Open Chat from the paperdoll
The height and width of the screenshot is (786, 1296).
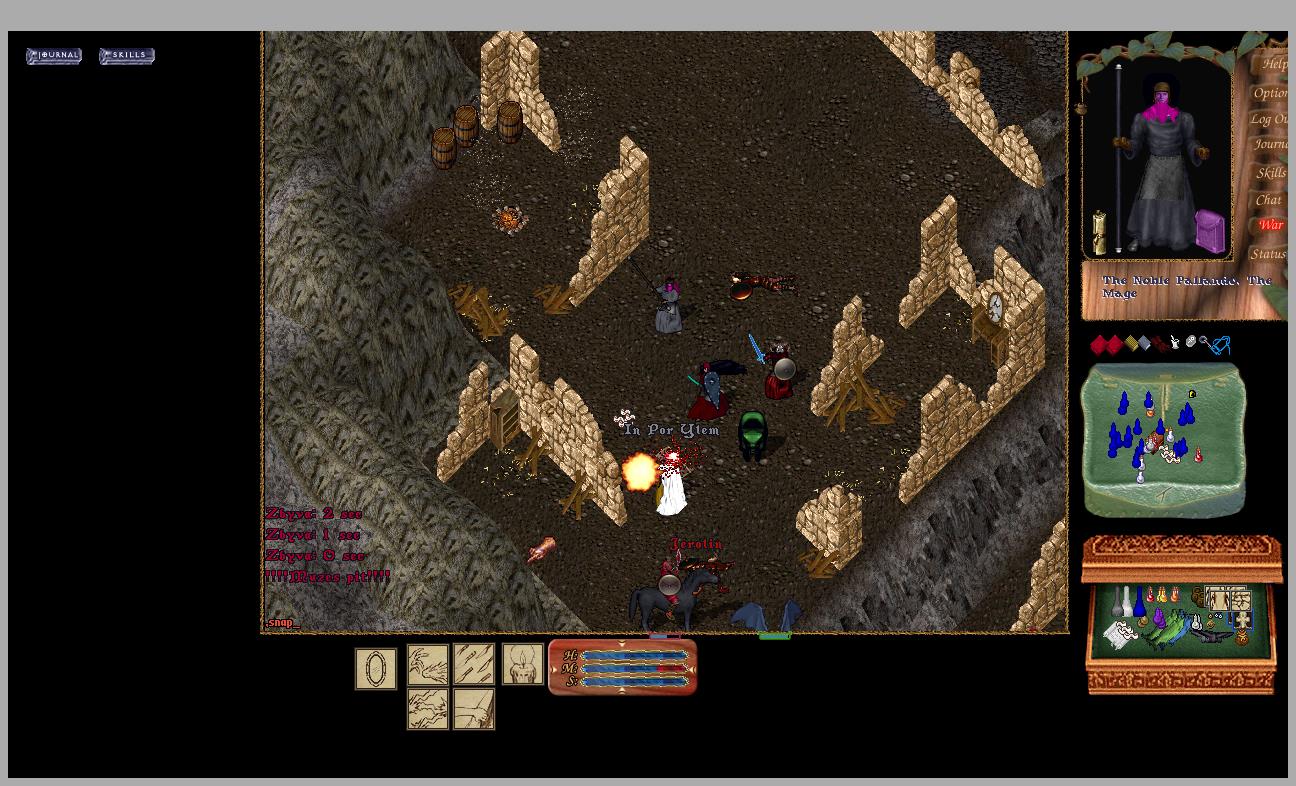tap(1268, 200)
